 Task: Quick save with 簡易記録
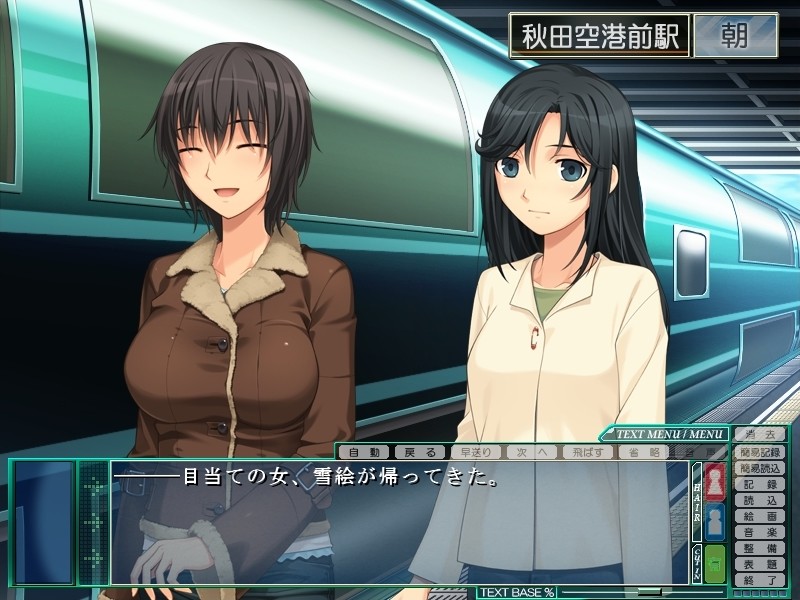[x=760, y=452]
